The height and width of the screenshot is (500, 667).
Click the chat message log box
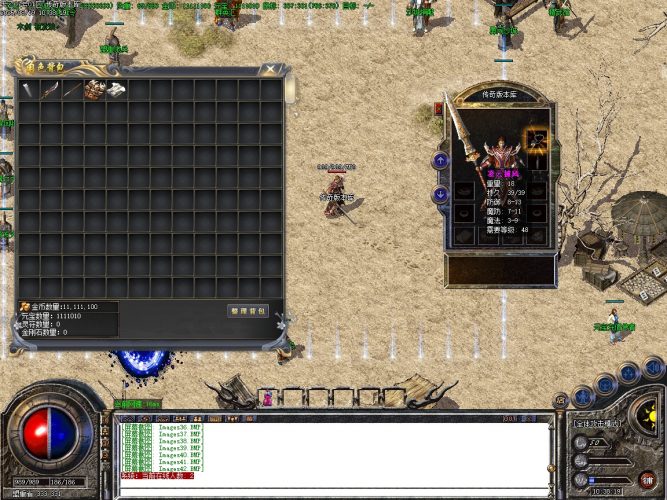coord(332,450)
